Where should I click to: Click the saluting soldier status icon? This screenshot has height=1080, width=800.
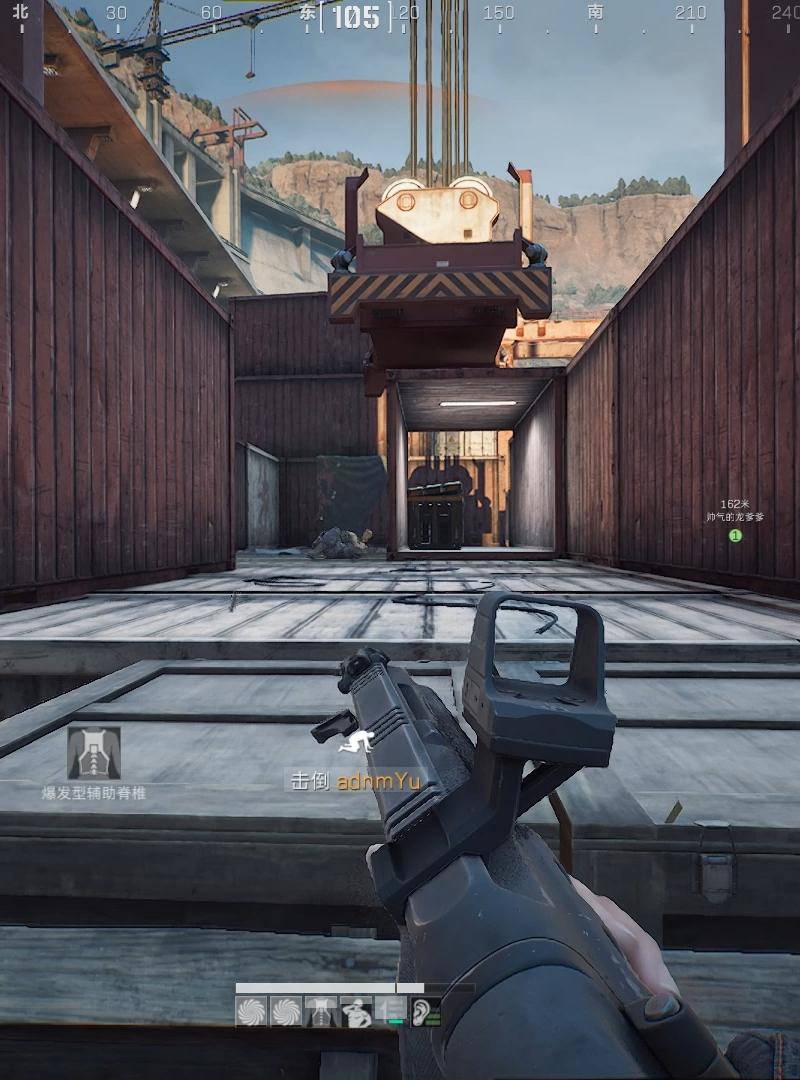(356, 1012)
